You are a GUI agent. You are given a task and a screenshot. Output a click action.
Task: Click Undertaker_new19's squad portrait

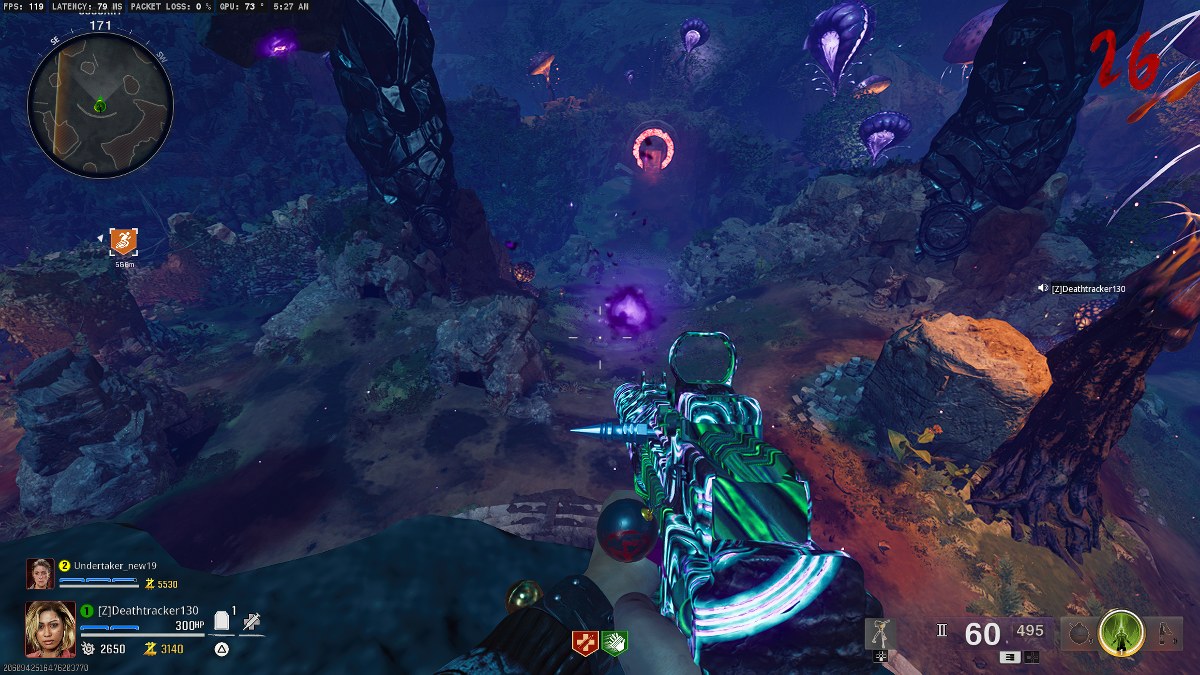coord(40,573)
